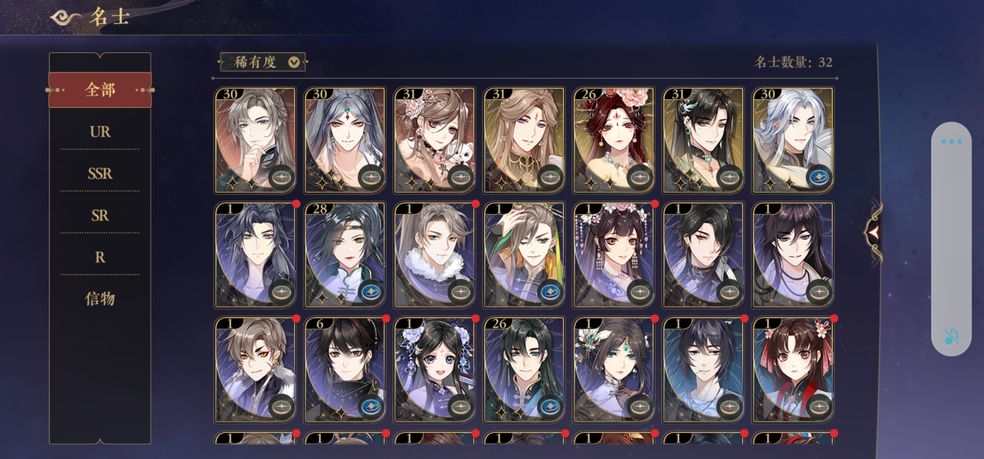Show only R rarity characters
The image size is (984, 459).
[x=100, y=257]
